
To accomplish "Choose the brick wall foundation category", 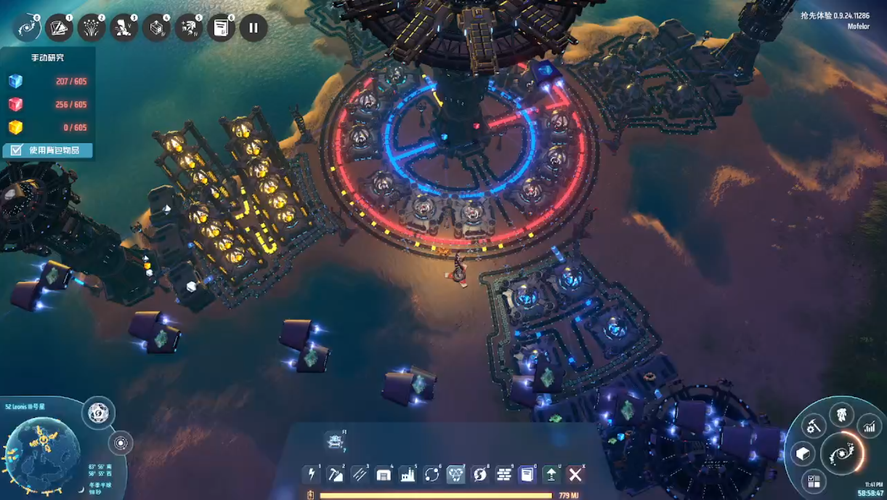I will [504, 474].
